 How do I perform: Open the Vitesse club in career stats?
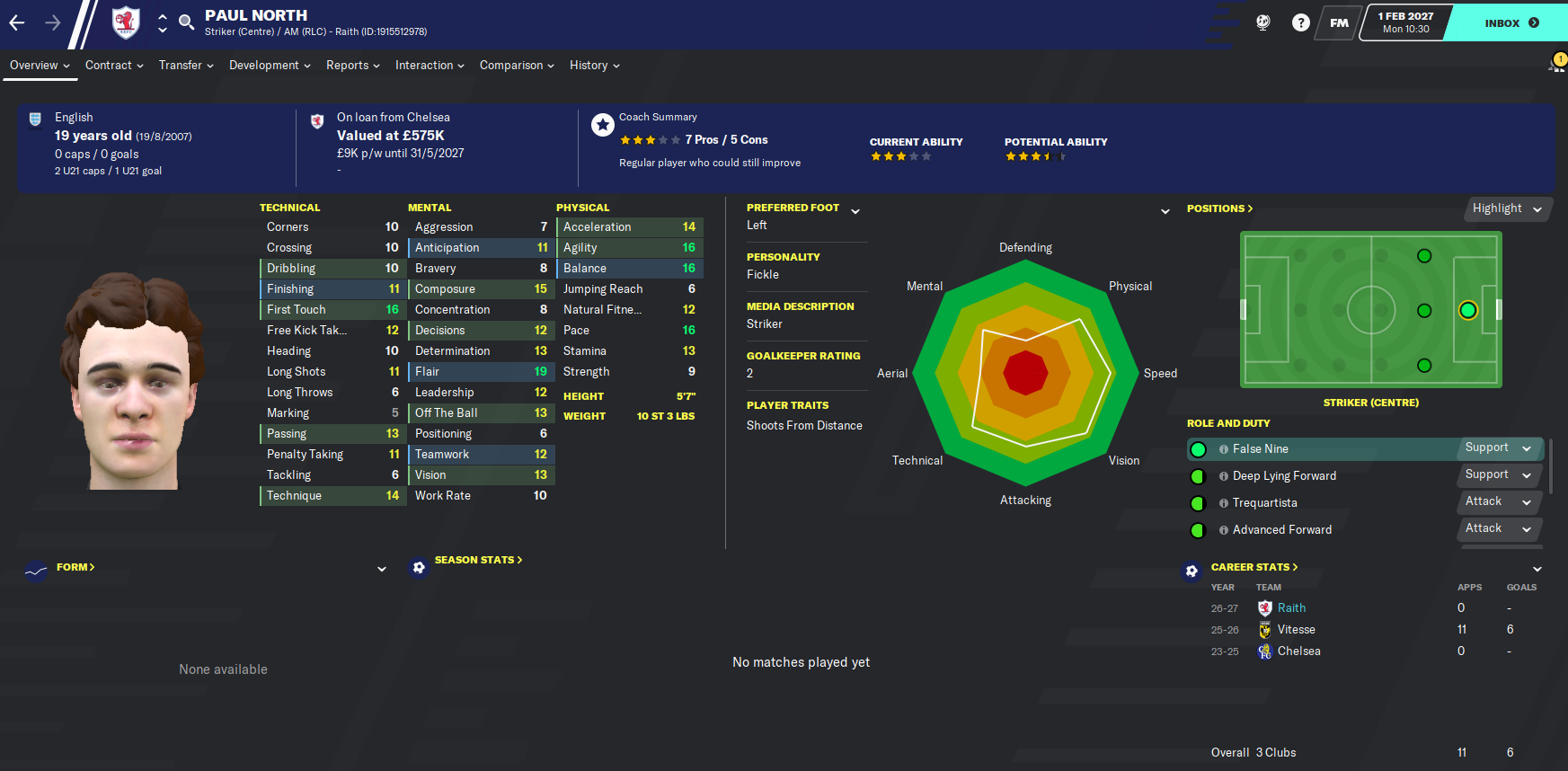point(1296,630)
